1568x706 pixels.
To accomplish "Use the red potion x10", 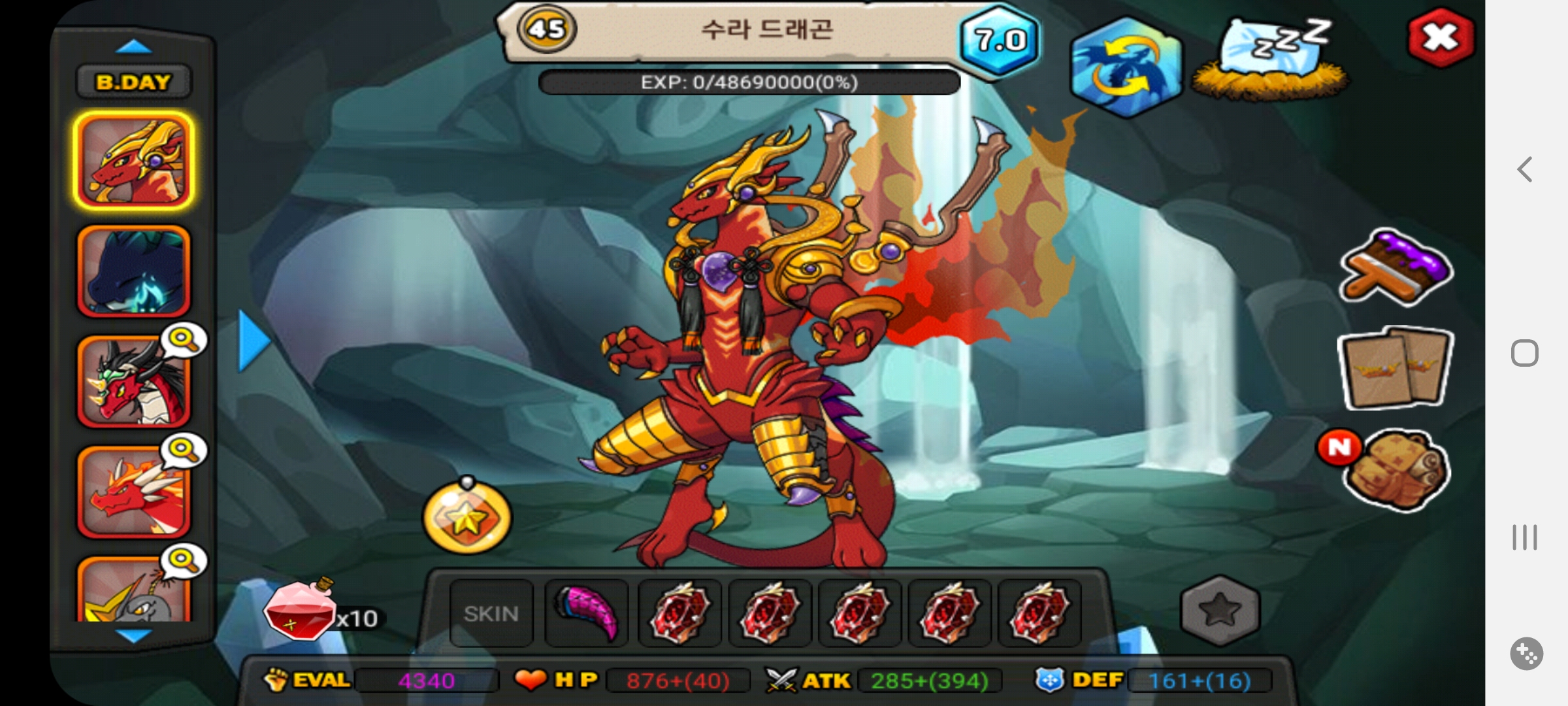I will click(301, 611).
